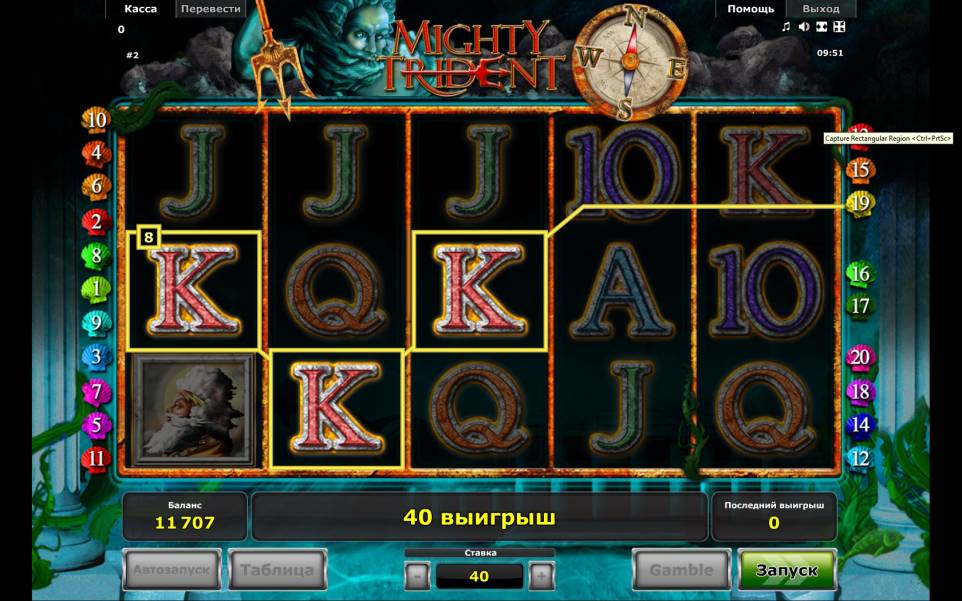Screen dimensions: 962x601
Task: Select payline 10 shell marker
Action: 96,121
